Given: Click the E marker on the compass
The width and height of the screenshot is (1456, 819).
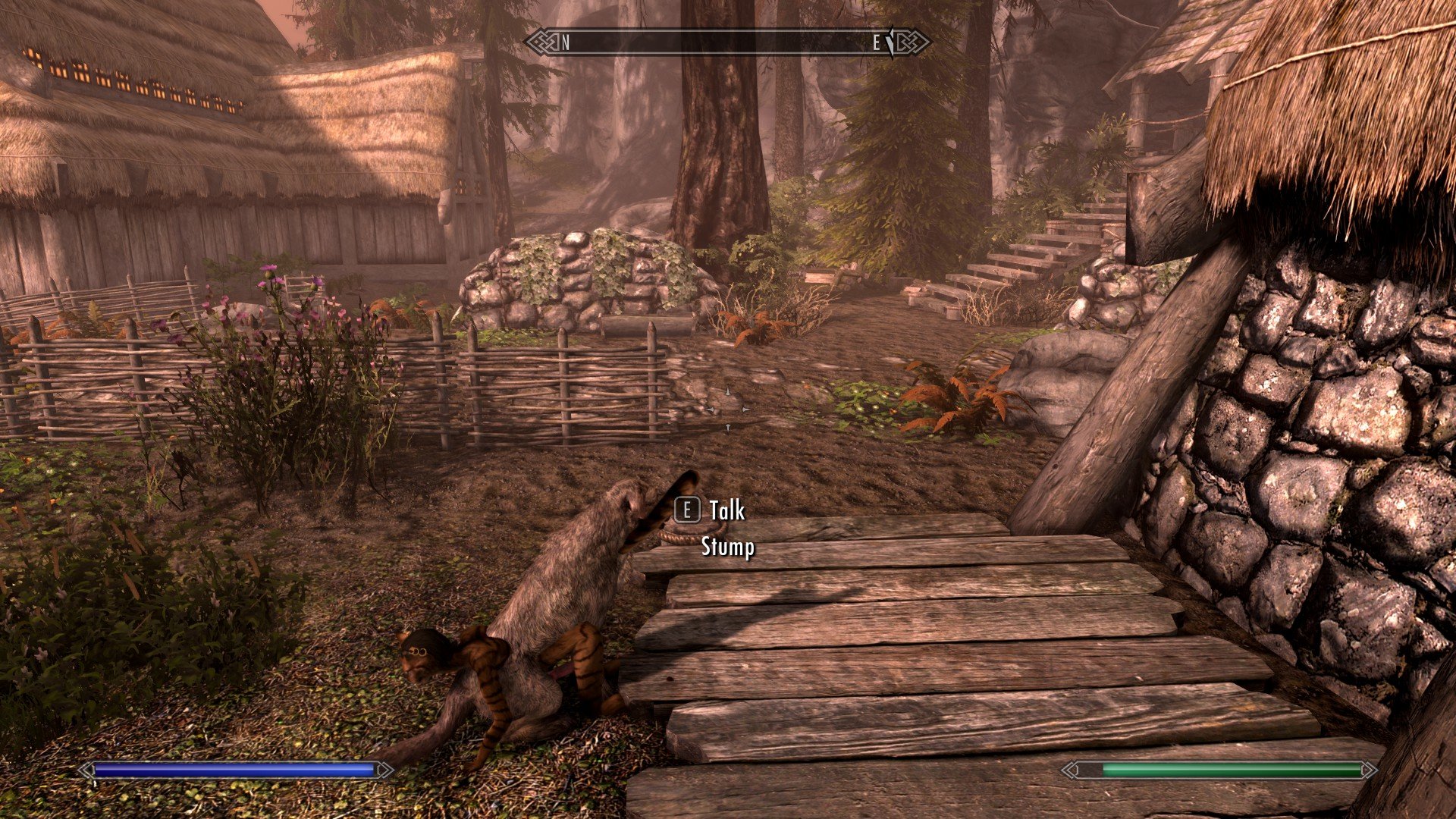Looking at the screenshot, I should pyautogui.click(x=876, y=44).
